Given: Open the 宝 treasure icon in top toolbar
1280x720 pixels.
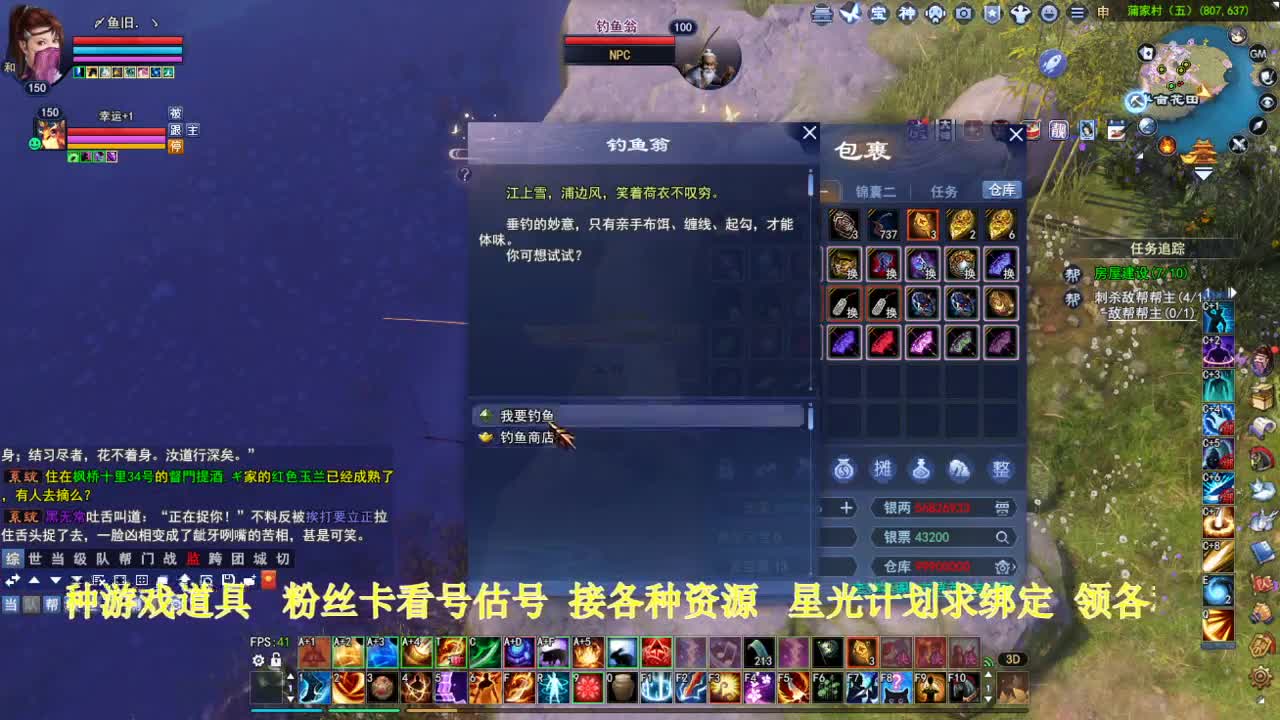Looking at the screenshot, I should (x=877, y=11).
